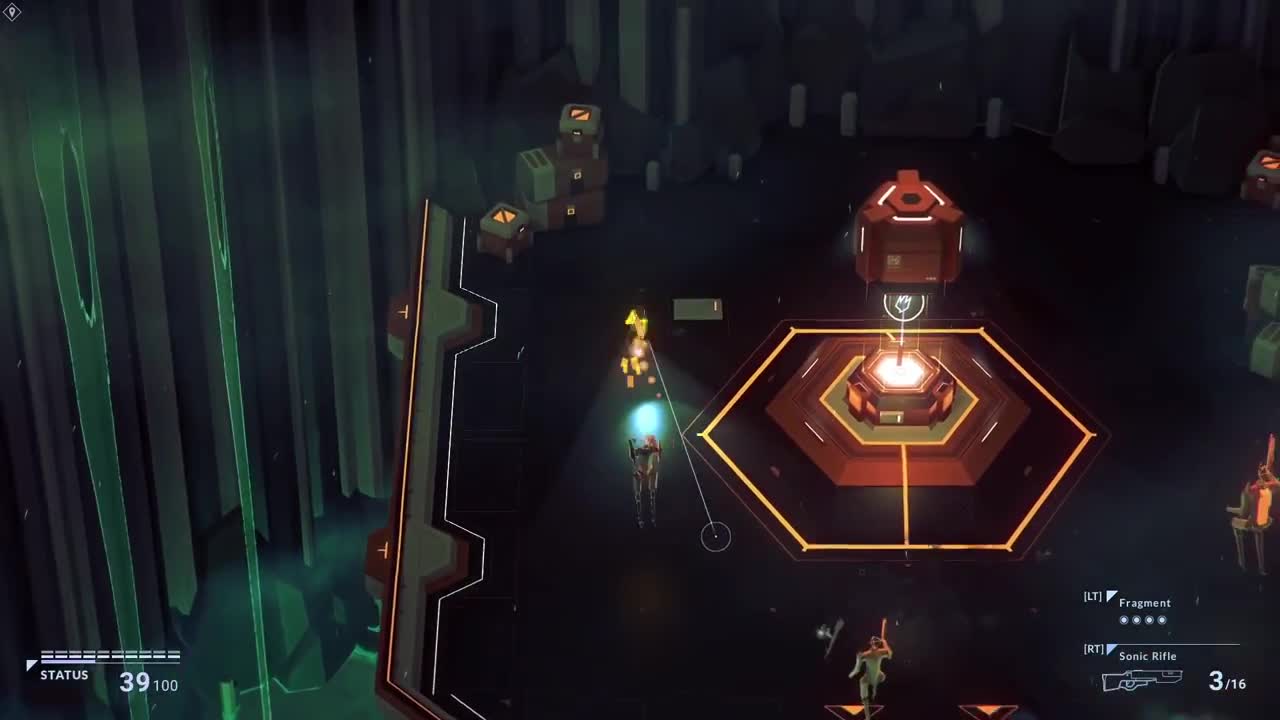
Task: Click the hexagon symbol atop the large chest
Action: pos(910,198)
